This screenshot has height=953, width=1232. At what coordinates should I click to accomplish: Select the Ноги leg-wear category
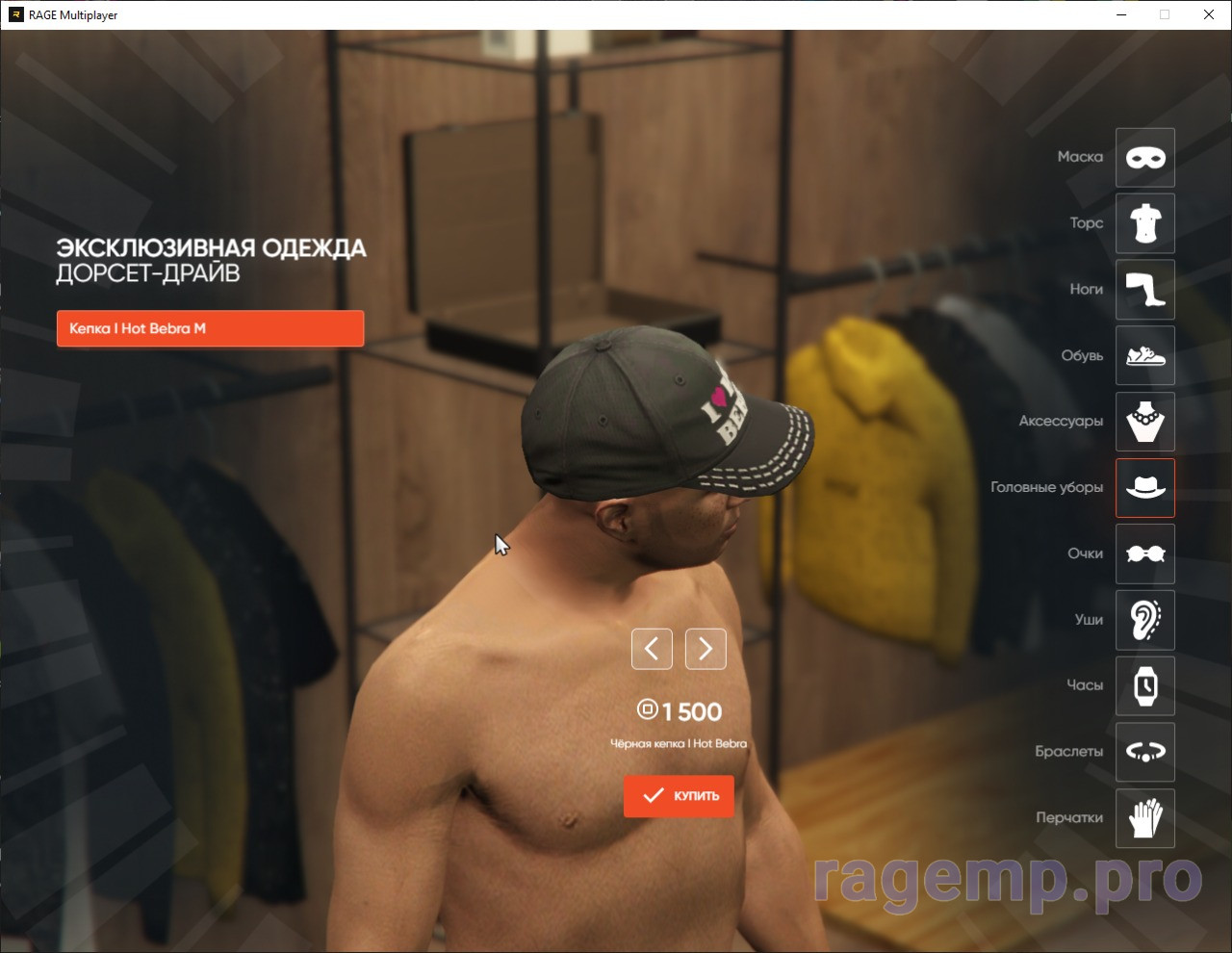(1144, 290)
